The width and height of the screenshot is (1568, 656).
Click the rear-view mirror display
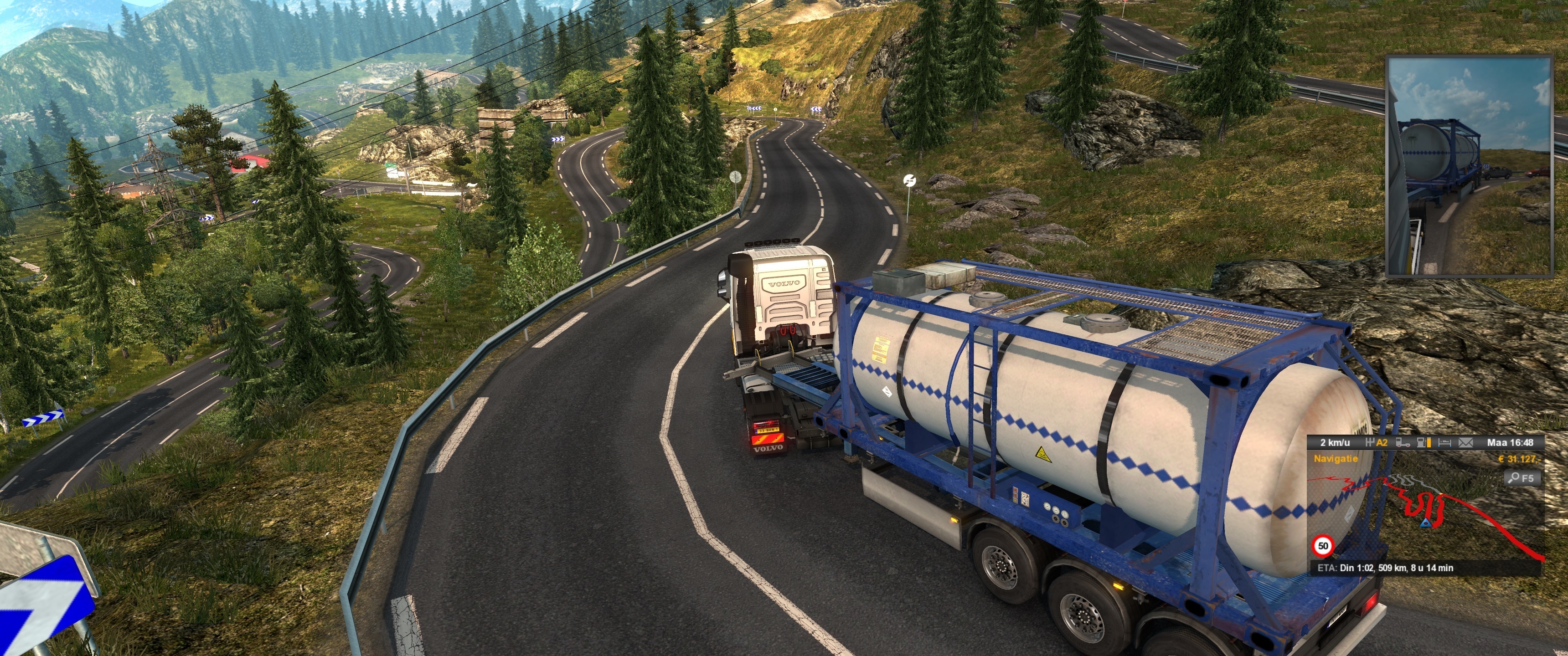click(x=1469, y=166)
